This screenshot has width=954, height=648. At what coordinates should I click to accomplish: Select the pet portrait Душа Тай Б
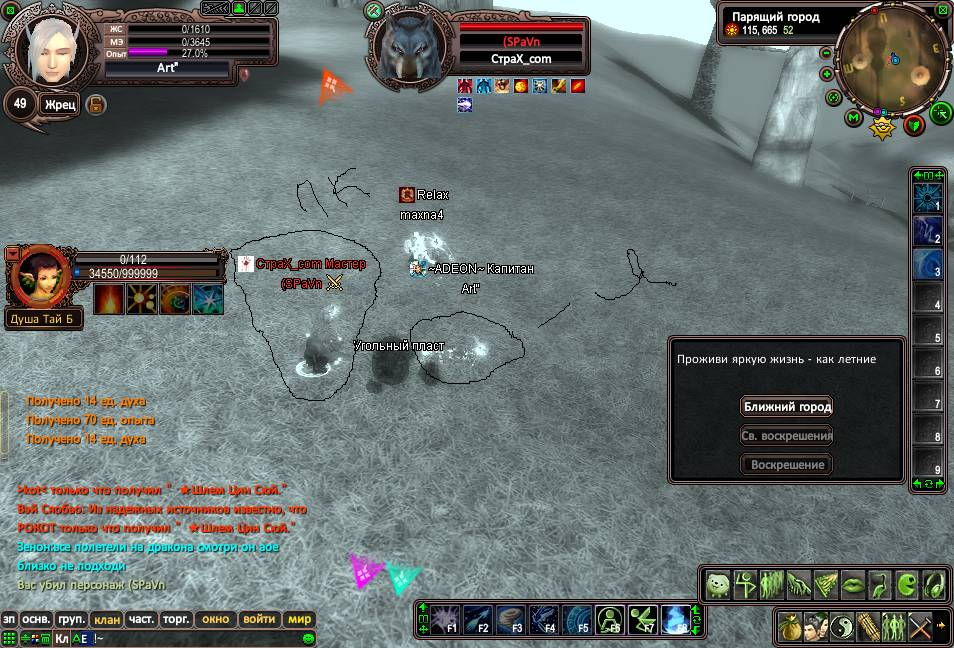38,277
